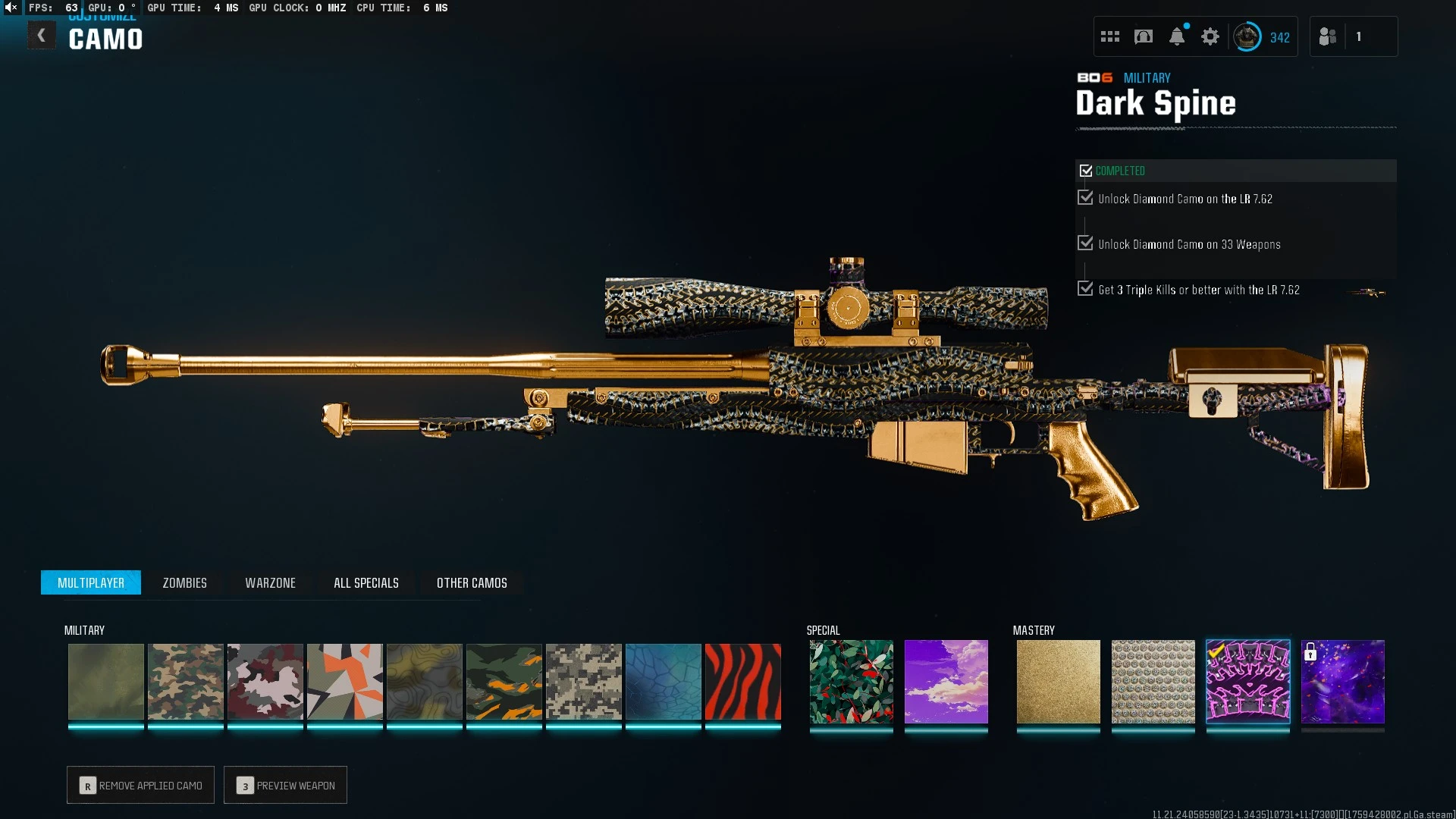Preview the weapon
The image size is (1456, 819).
286,785
